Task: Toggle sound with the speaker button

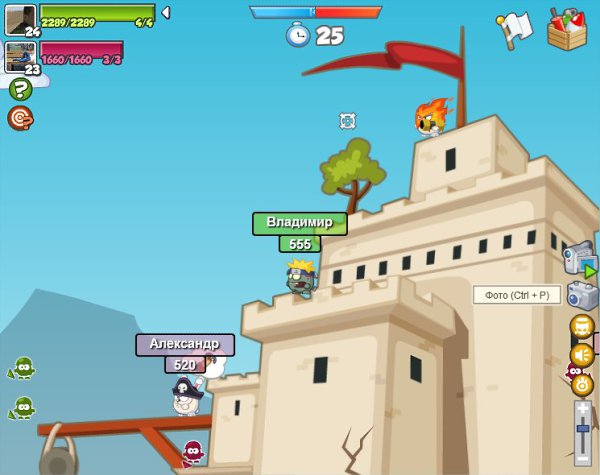Action: (582, 354)
